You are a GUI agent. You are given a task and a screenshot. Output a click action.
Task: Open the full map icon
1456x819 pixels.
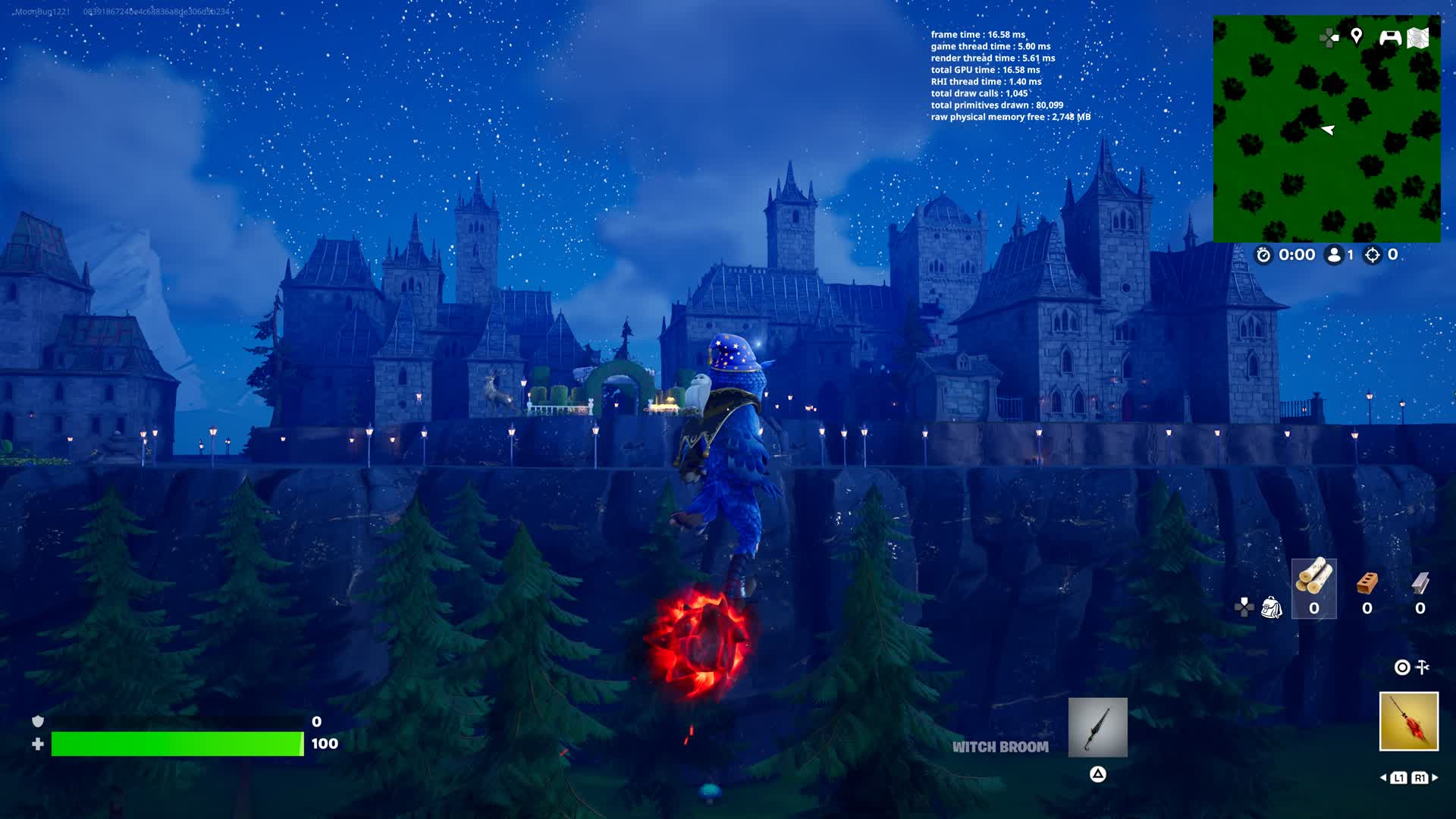[x=1418, y=36]
